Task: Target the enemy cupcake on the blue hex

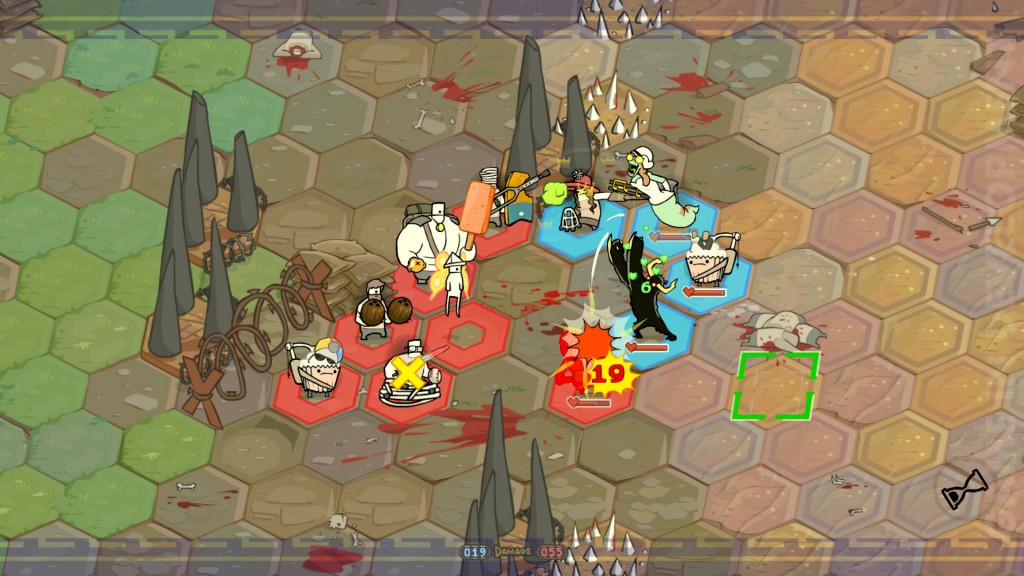Action: [710, 262]
